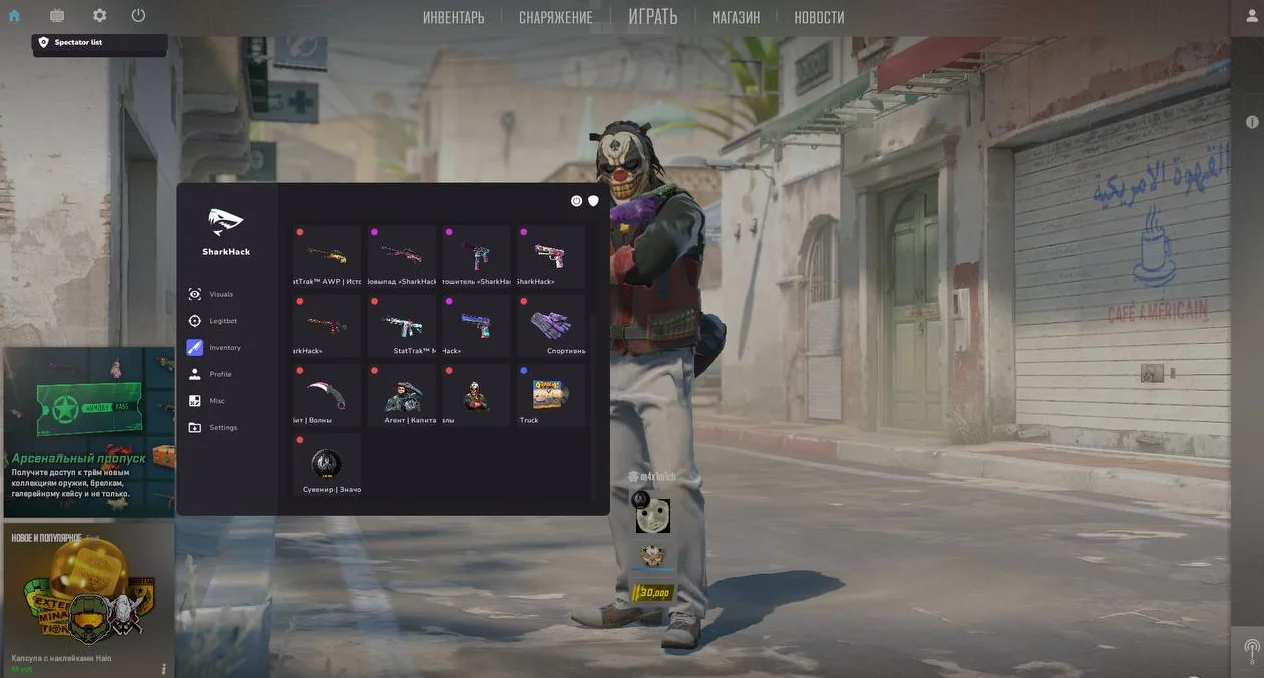Open the СНАРЯЖЕНИЕ tab
The image size is (1264, 678).
[x=555, y=18]
